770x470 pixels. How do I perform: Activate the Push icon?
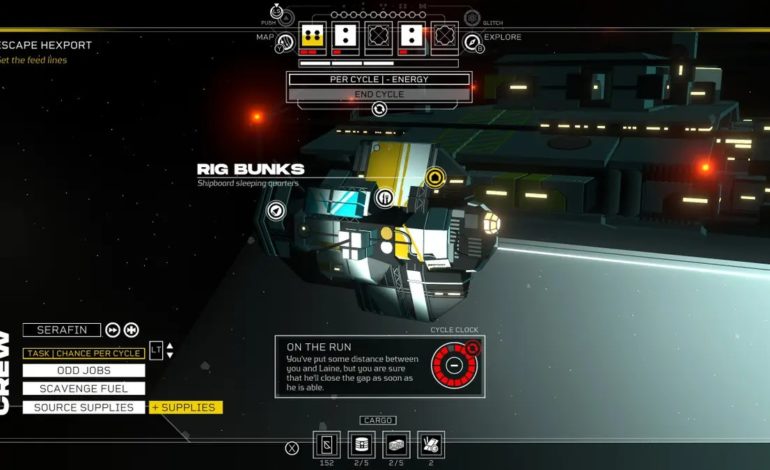pyautogui.click(x=286, y=16)
